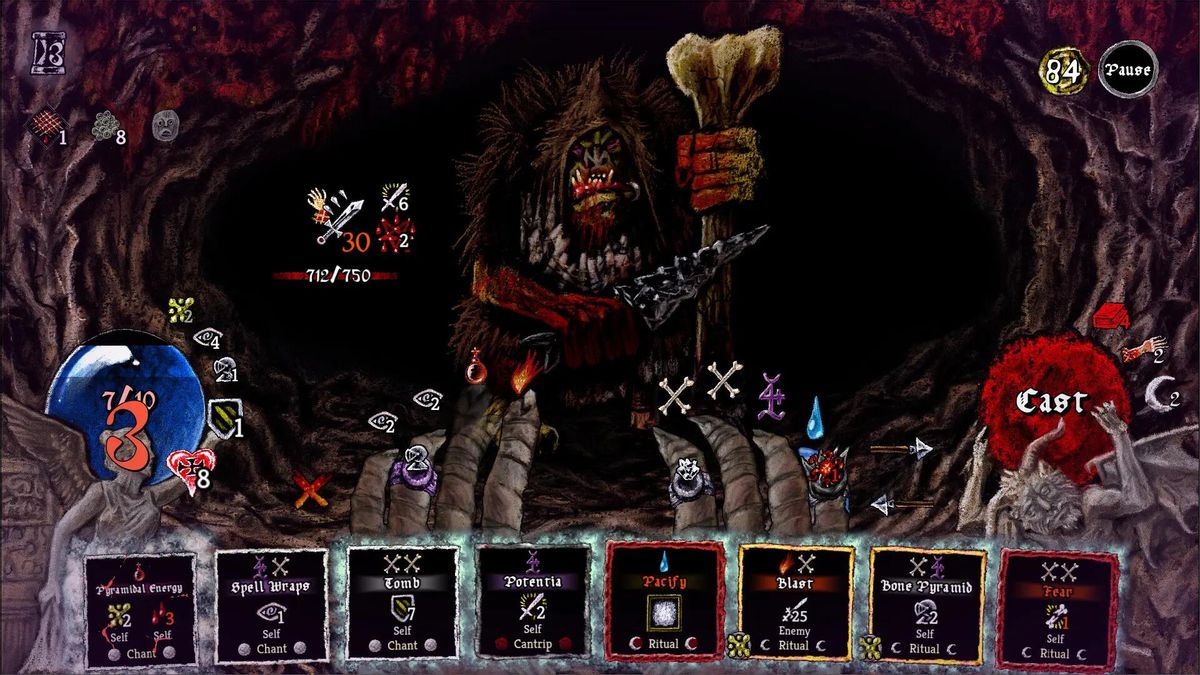1200x675 pixels.
Task: Inspect the stone mask relic icon
Action: point(165,126)
